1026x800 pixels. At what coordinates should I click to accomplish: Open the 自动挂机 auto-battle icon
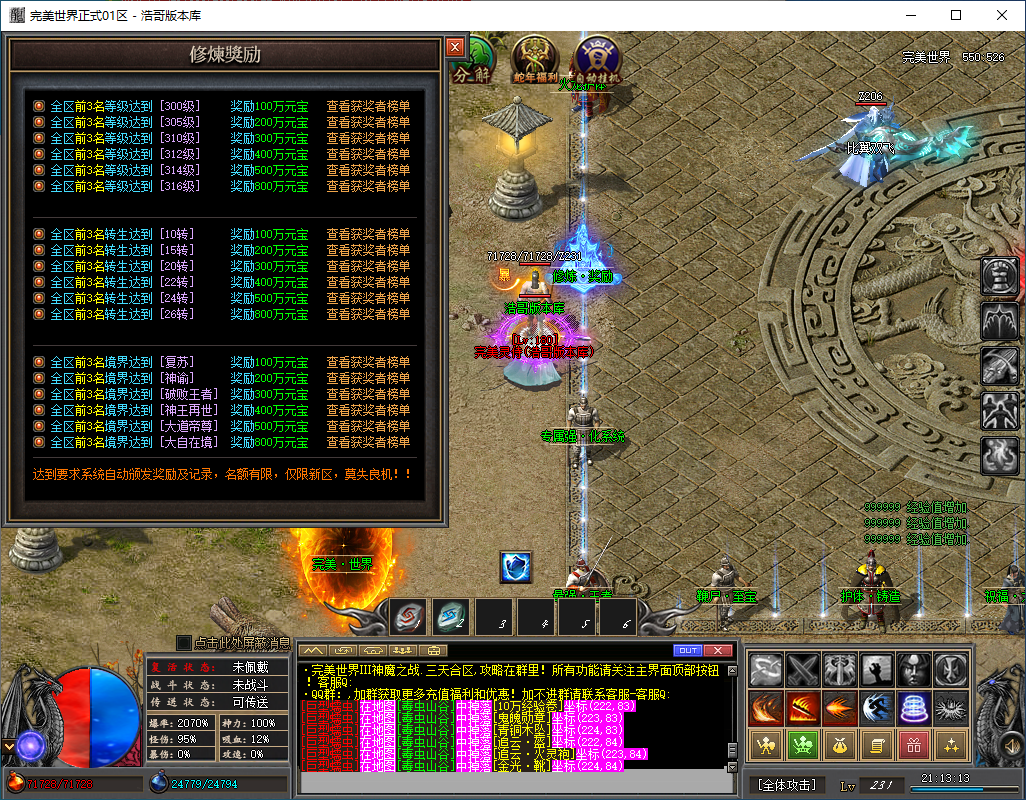click(x=597, y=60)
